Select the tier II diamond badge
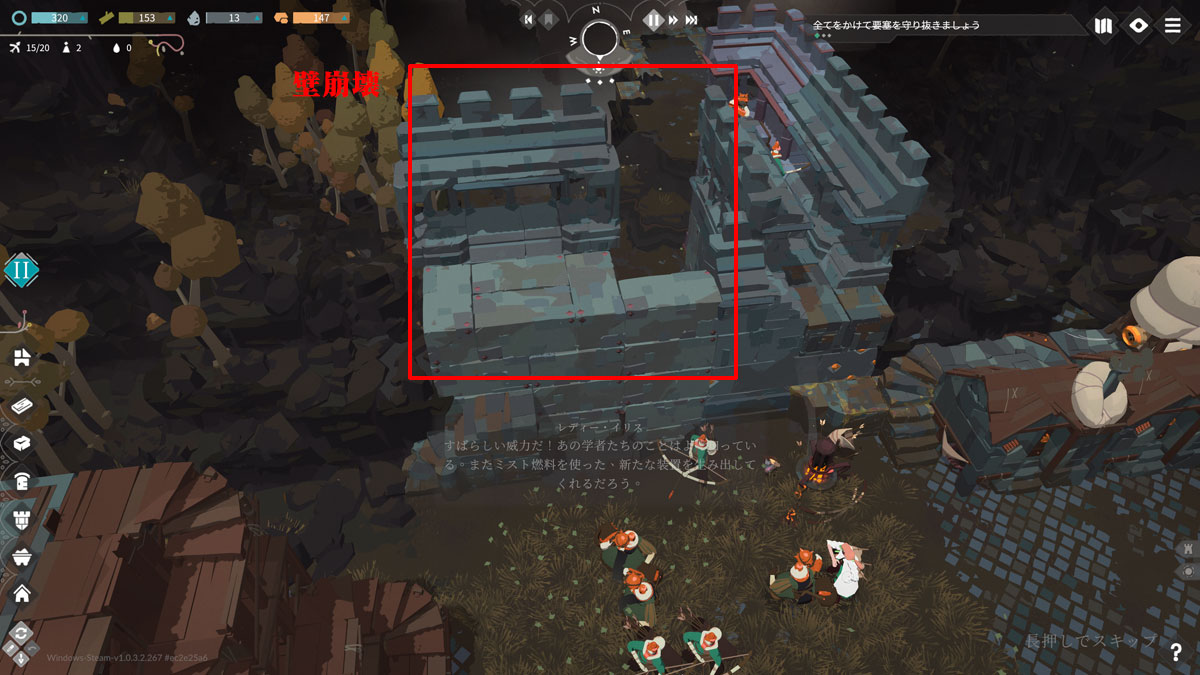The image size is (1200, 675). [x=21, y=270]
